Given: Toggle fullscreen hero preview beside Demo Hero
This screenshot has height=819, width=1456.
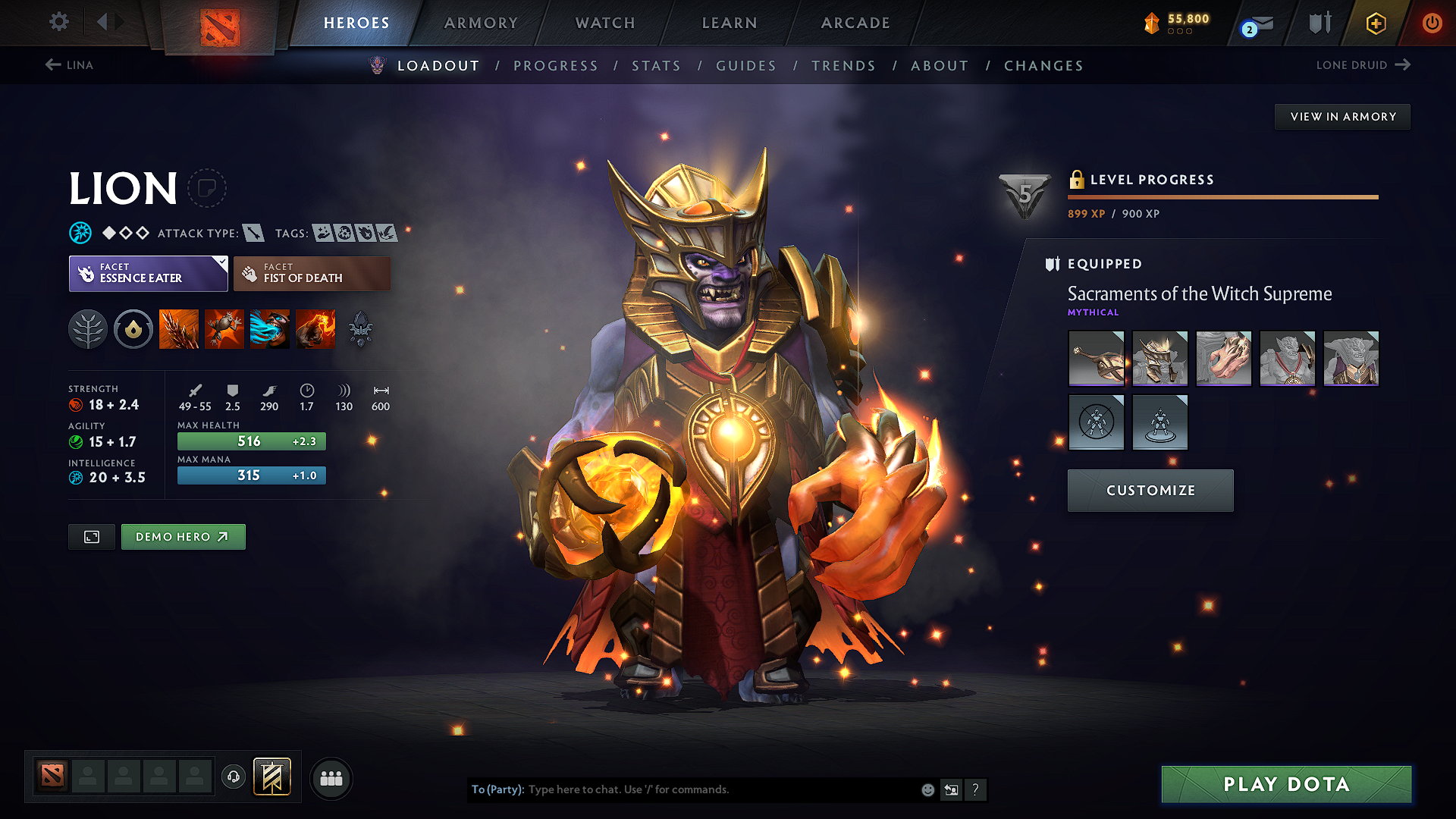Looking at the screenshot, I should 91,536.
